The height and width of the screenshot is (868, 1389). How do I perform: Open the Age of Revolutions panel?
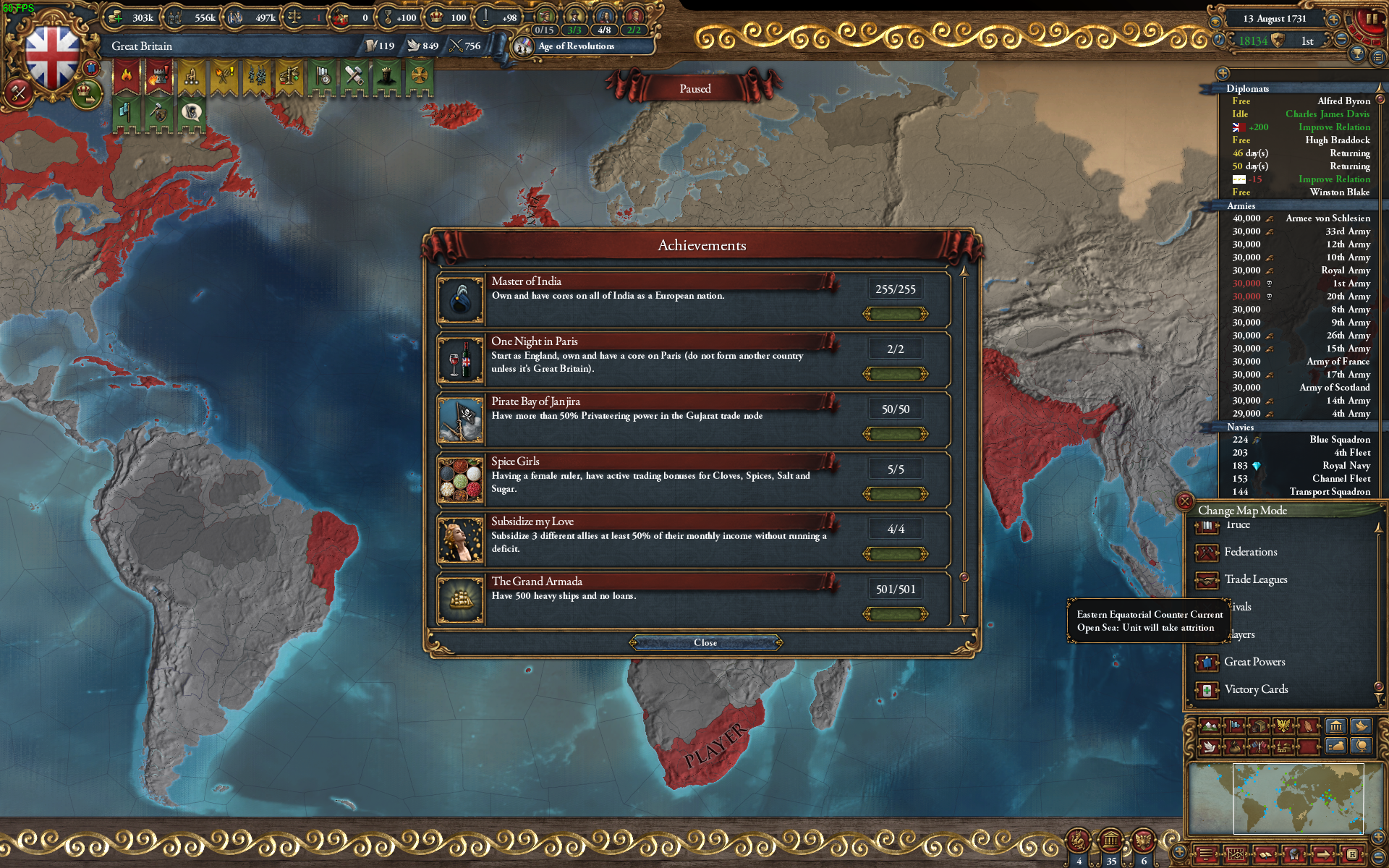(x=576, y=46)
